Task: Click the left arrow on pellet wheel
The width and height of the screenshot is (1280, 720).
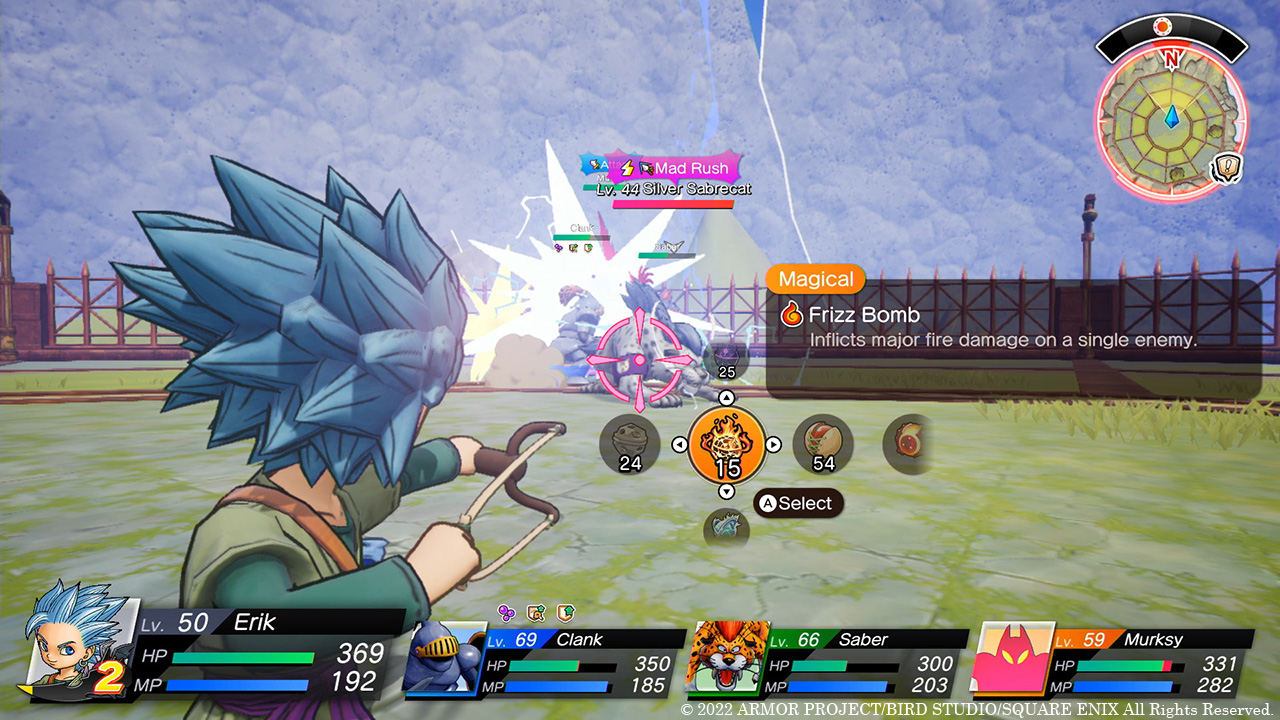Action: [x=679, y=444]
